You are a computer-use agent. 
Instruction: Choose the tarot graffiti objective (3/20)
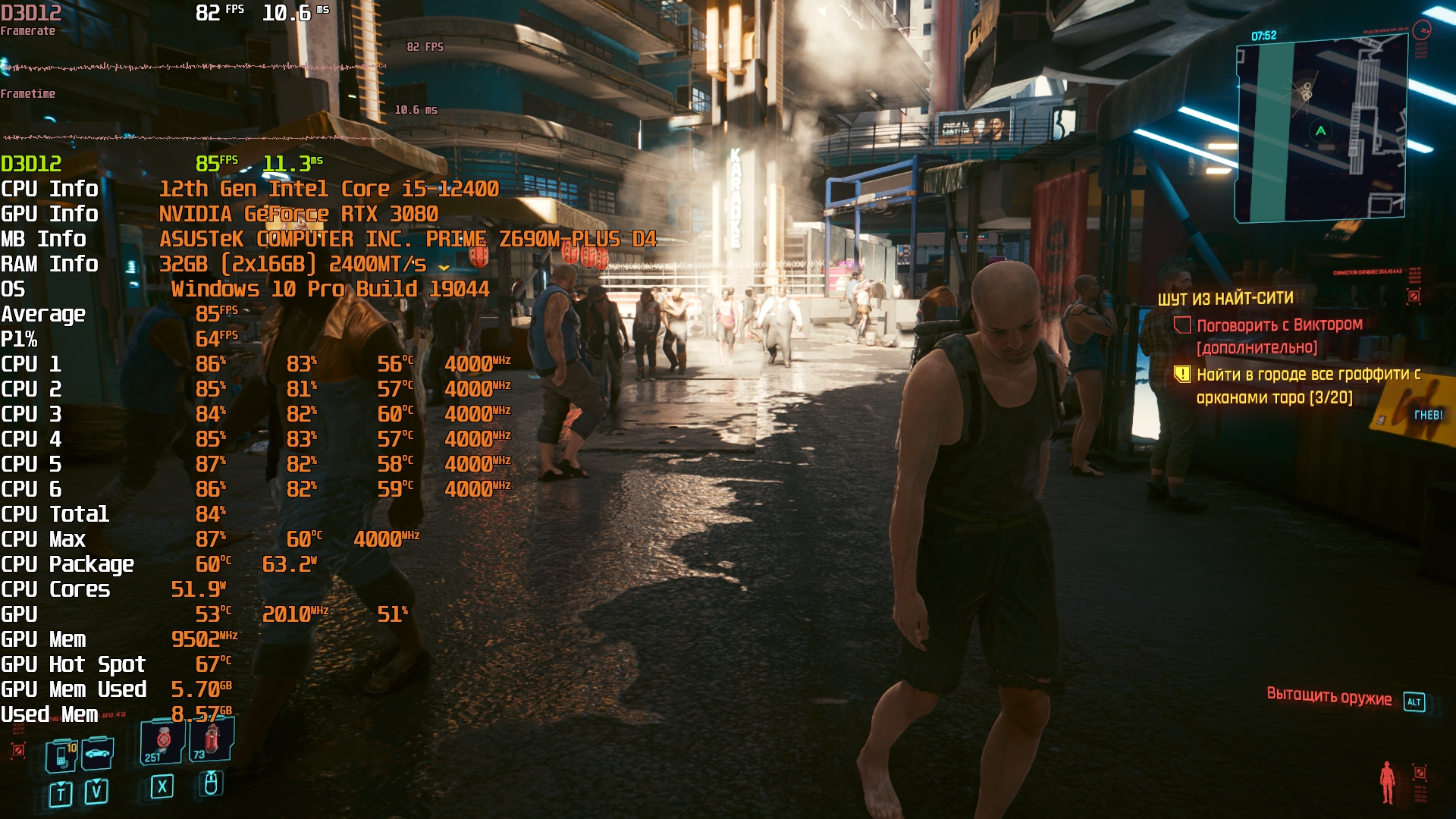click(1307, 385)
